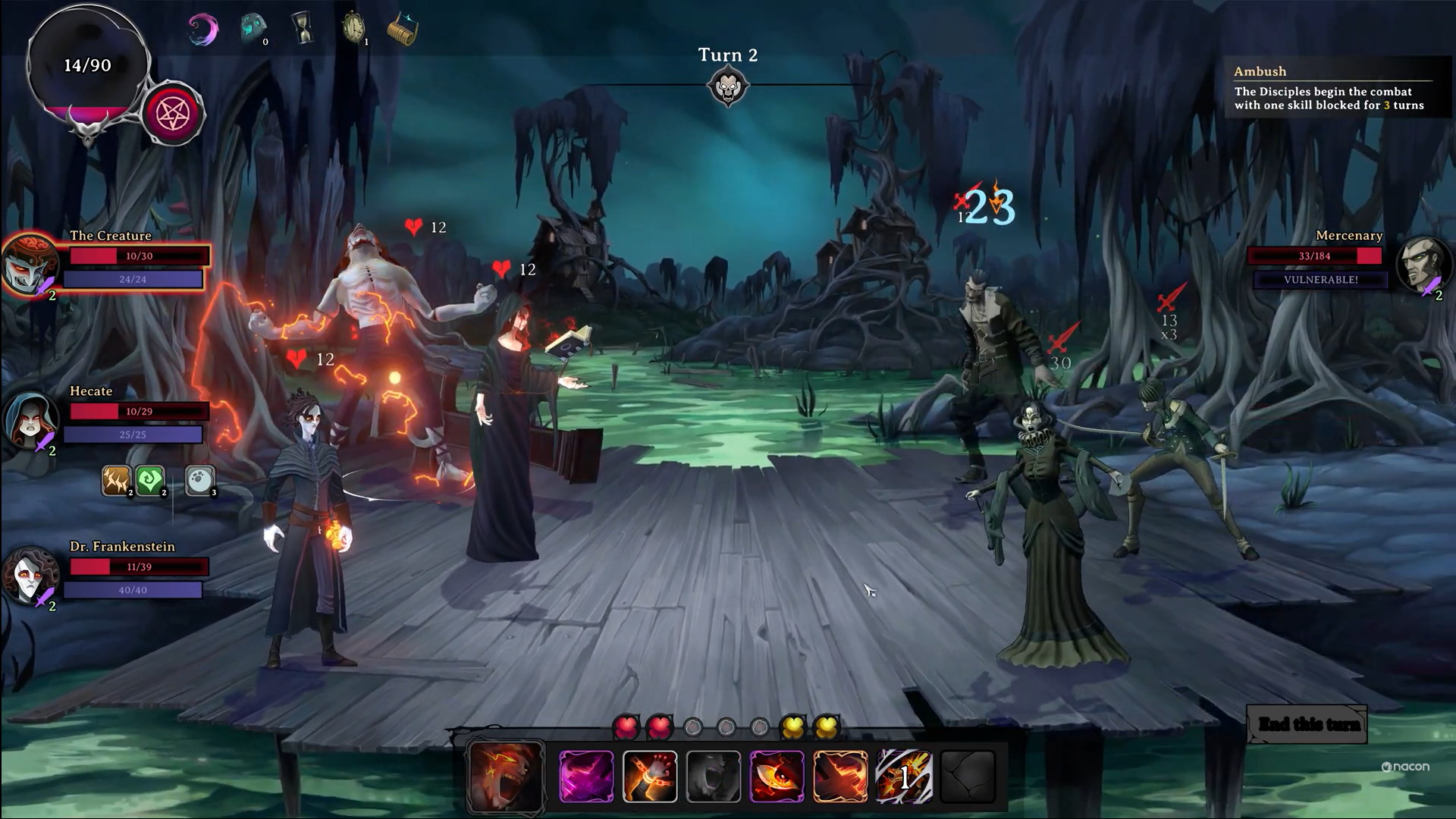The height and width of the screenshot is (819, 1456).
Task: Select the Mercenary enemy portrait
Action: pyautogui.click(x=1423, y=265)
